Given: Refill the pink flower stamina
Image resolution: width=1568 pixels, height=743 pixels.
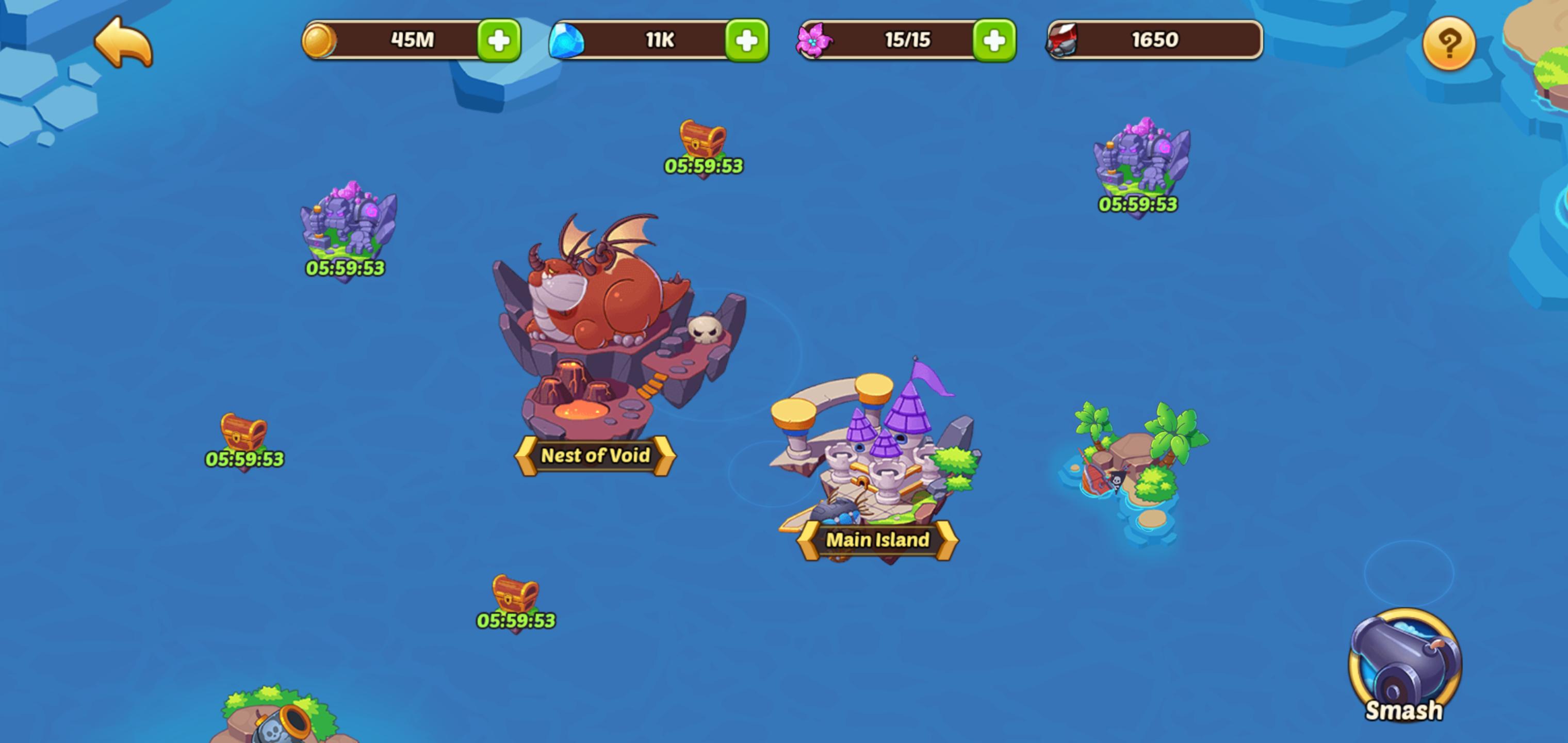Looking at the screenshot, I should [993, 41].
